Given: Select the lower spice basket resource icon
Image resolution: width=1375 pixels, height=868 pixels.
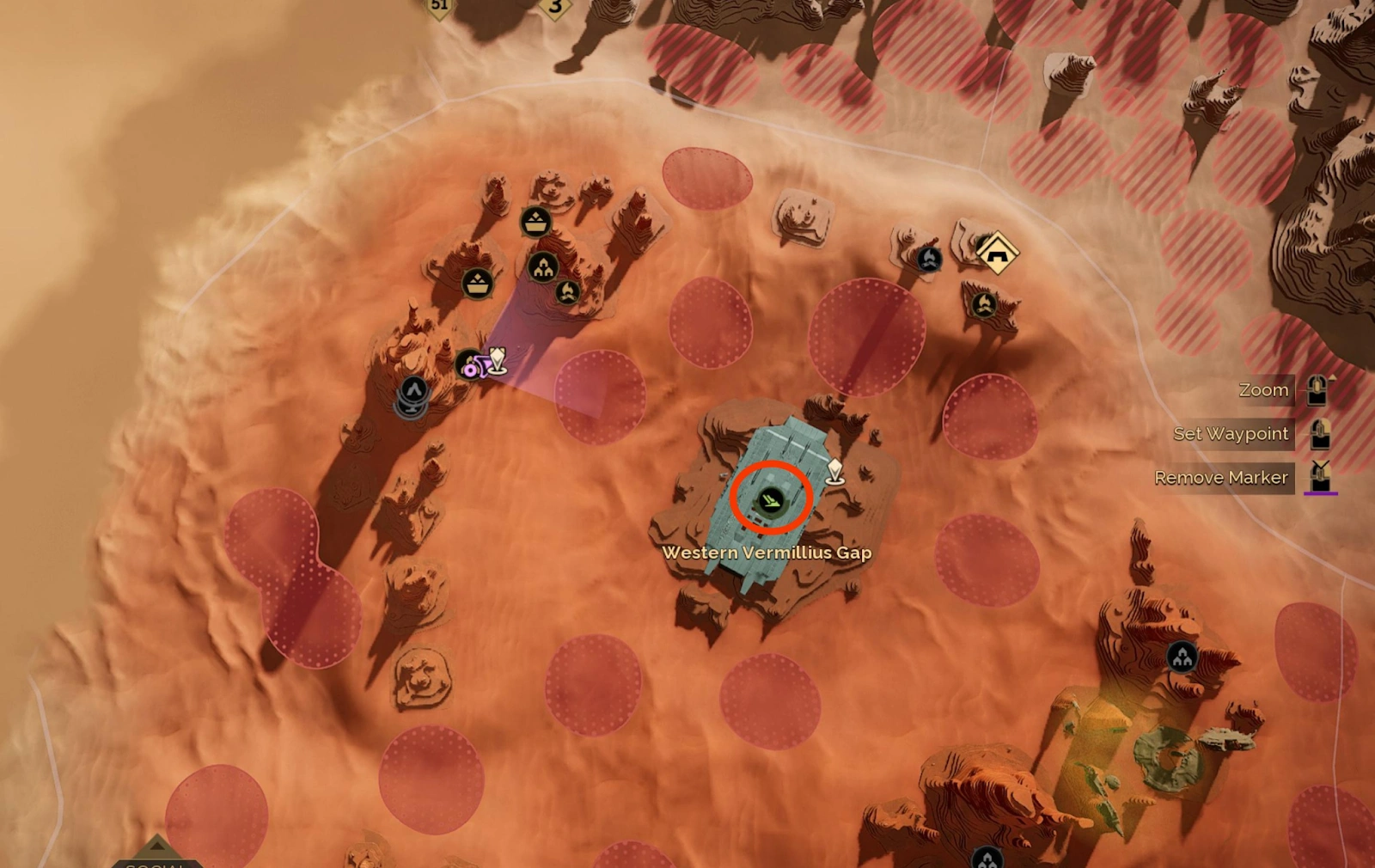Looking at the screenshot, I should (x=476, y=282).
